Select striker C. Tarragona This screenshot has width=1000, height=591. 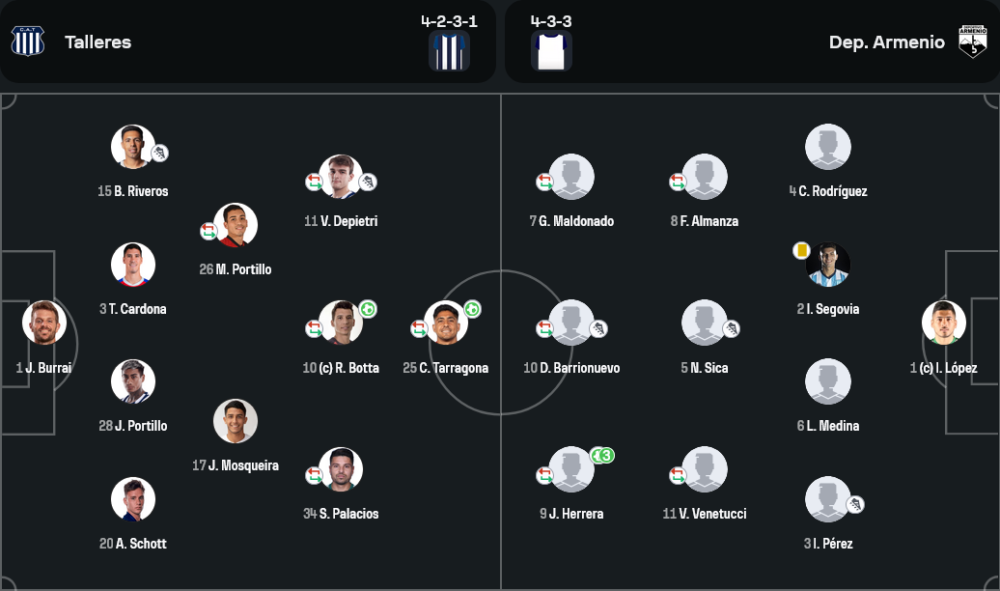tap(446, 323)
